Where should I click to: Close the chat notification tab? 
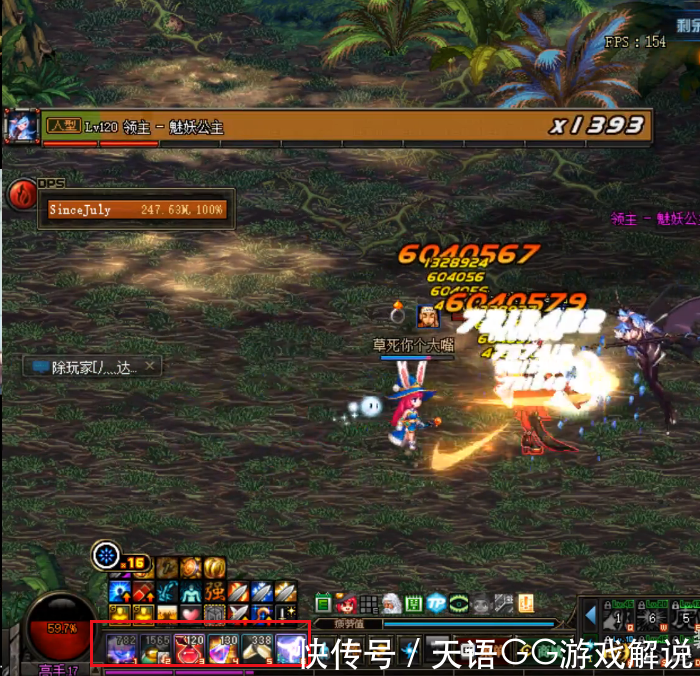pos(150,367)
